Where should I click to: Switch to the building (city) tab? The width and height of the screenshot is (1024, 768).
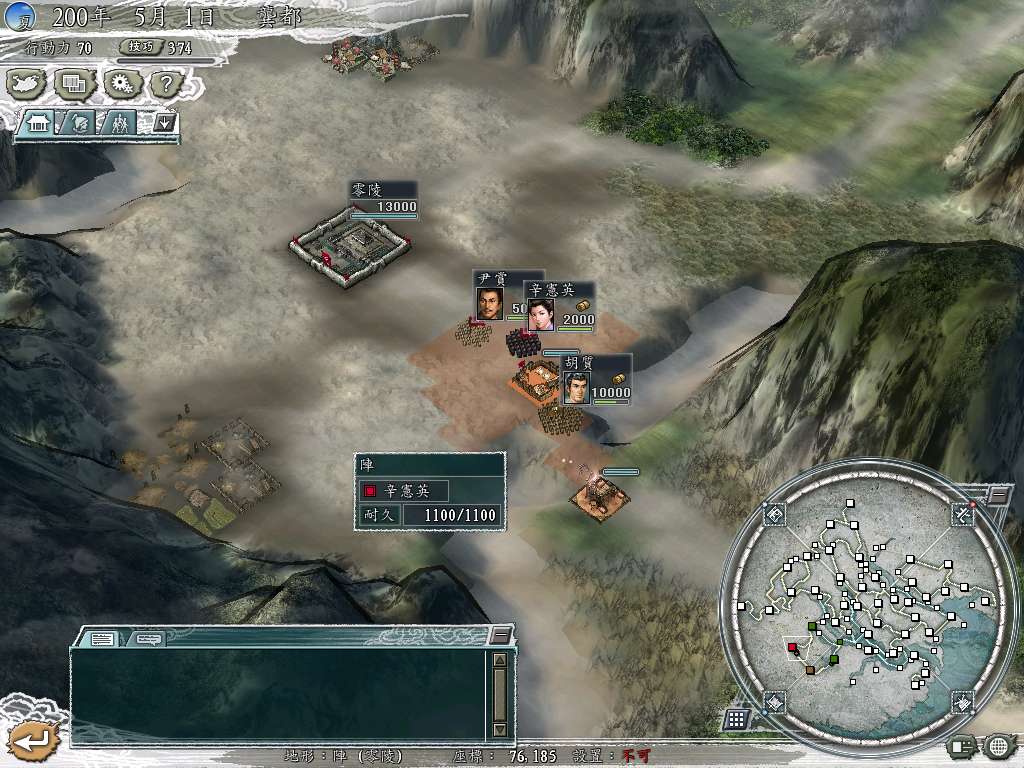point(39,123)
